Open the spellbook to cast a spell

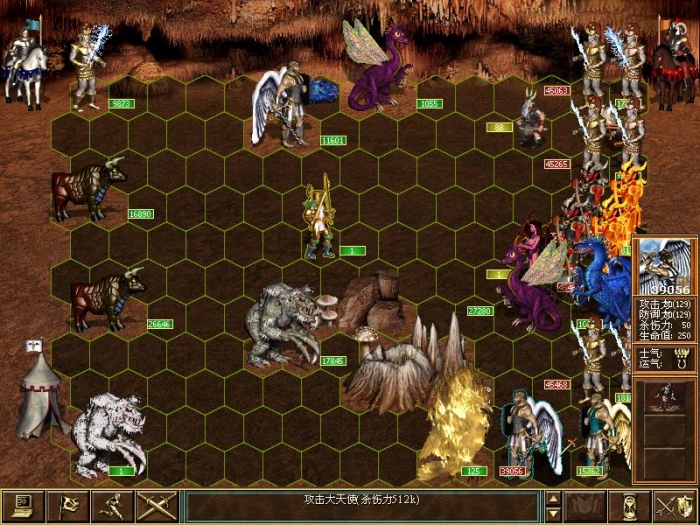585,506
